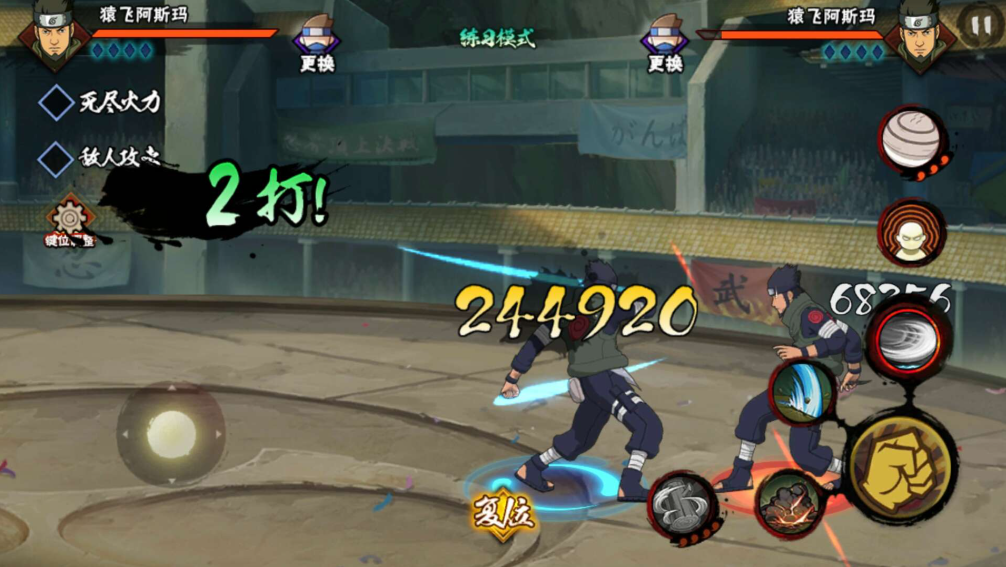Use the blue blade wave skill
This screenshot has width=1006, height=567.
point(802,391)
